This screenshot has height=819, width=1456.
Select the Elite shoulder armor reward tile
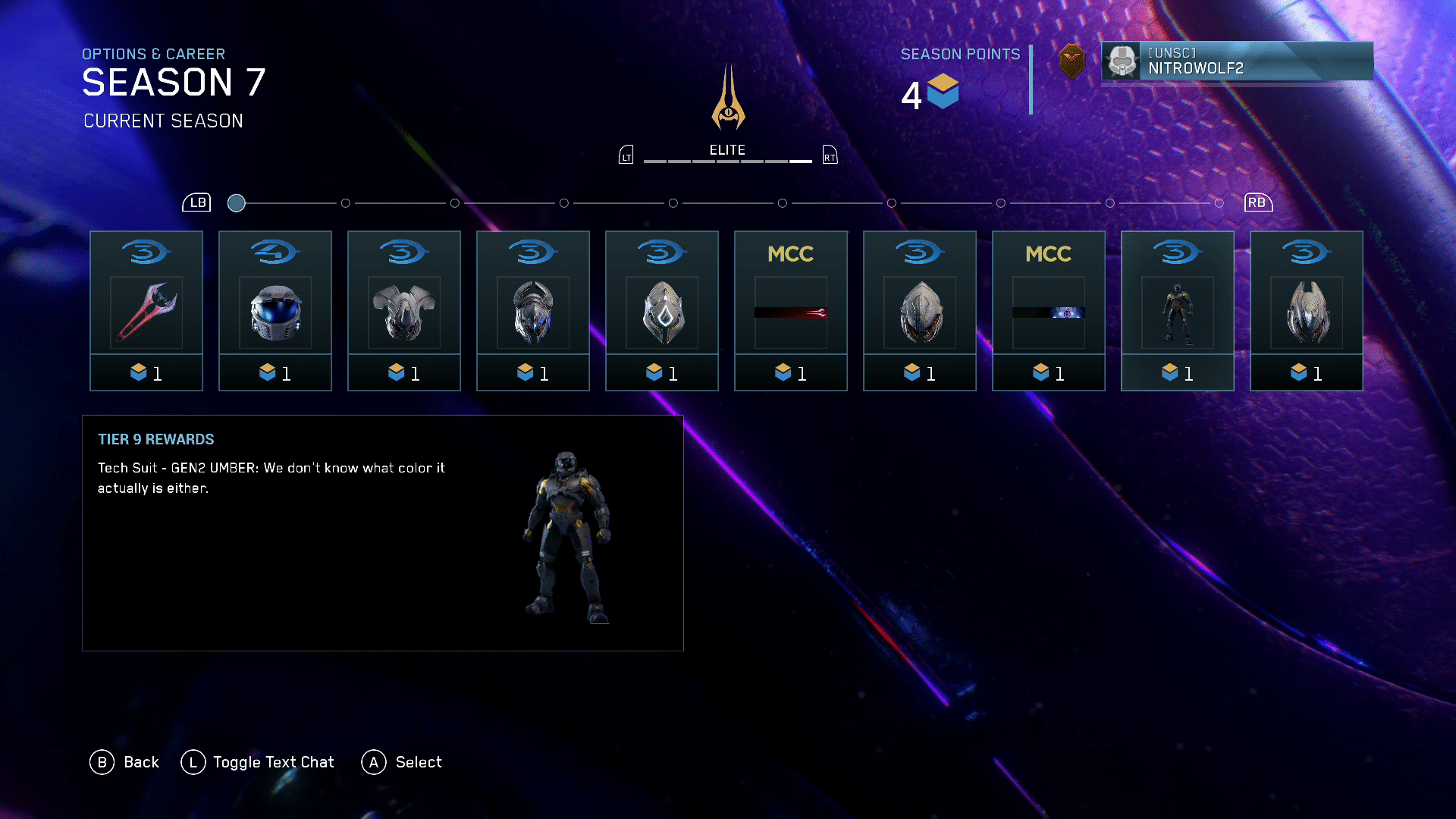pos(404,310)
